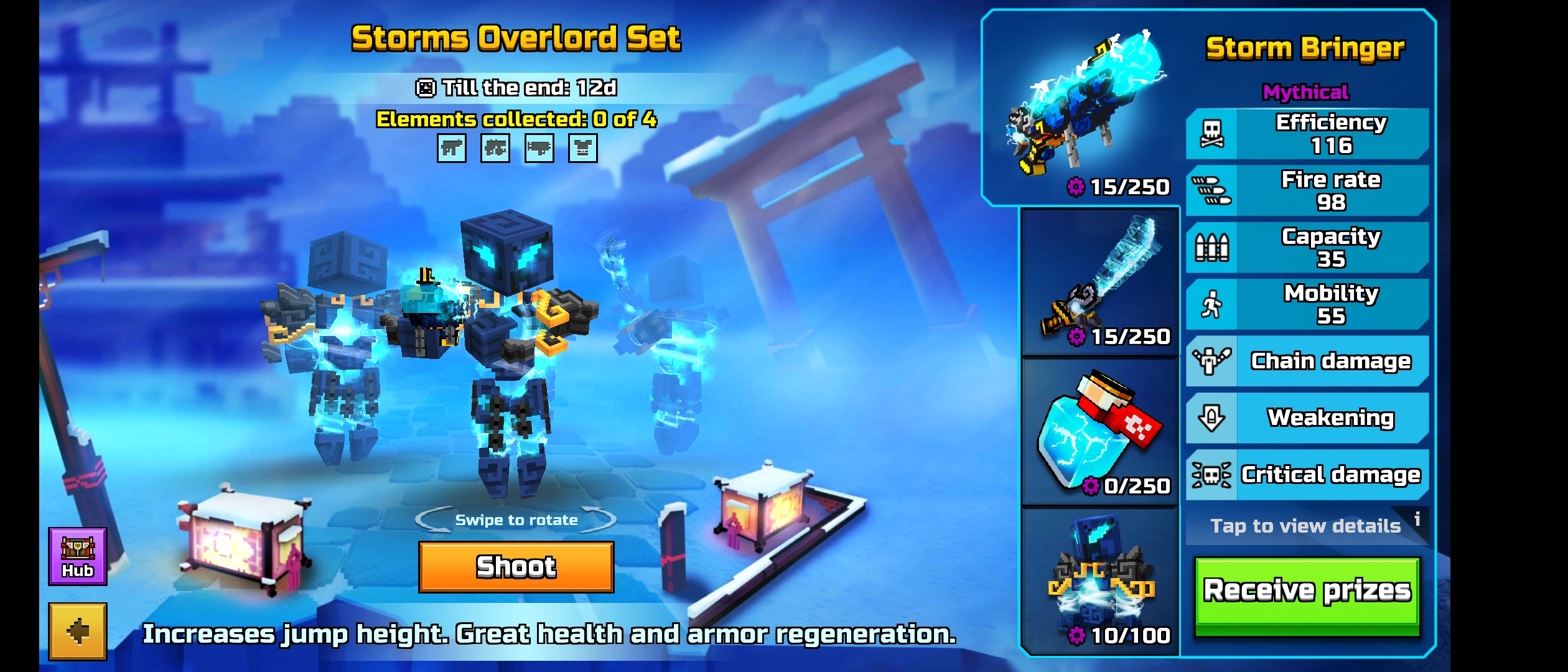
Task: Click the Efficiency skull-and-crossbones icon
Action: 1211,134
